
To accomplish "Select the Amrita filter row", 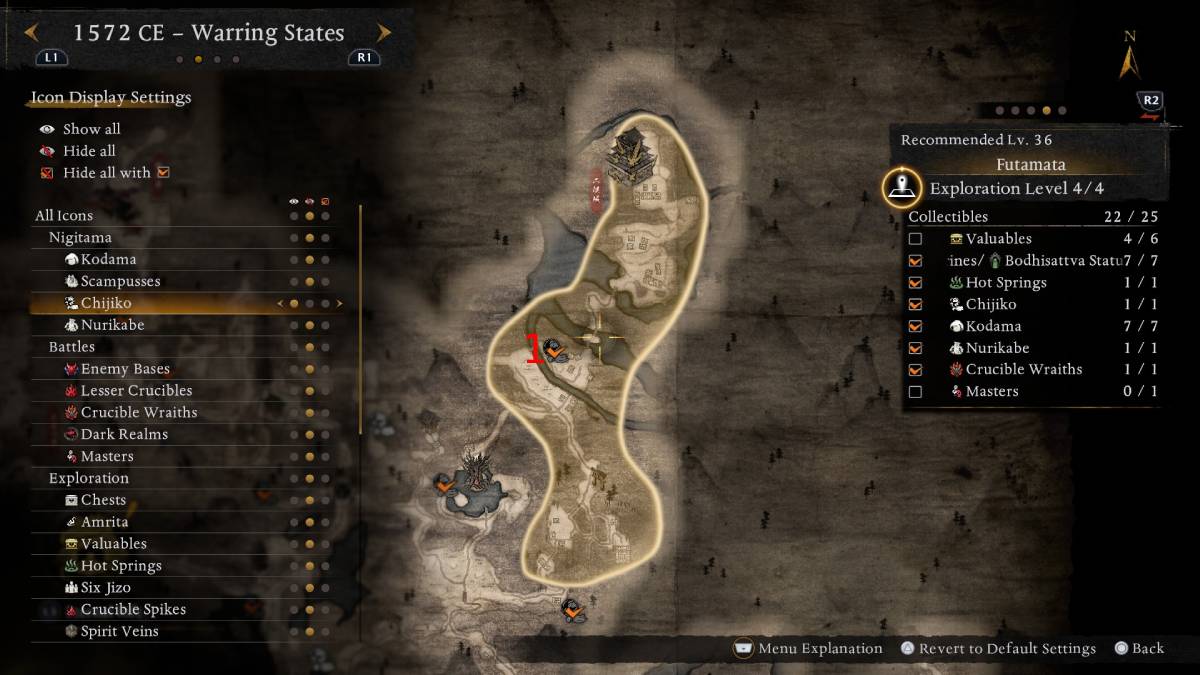I will point(104,522).
